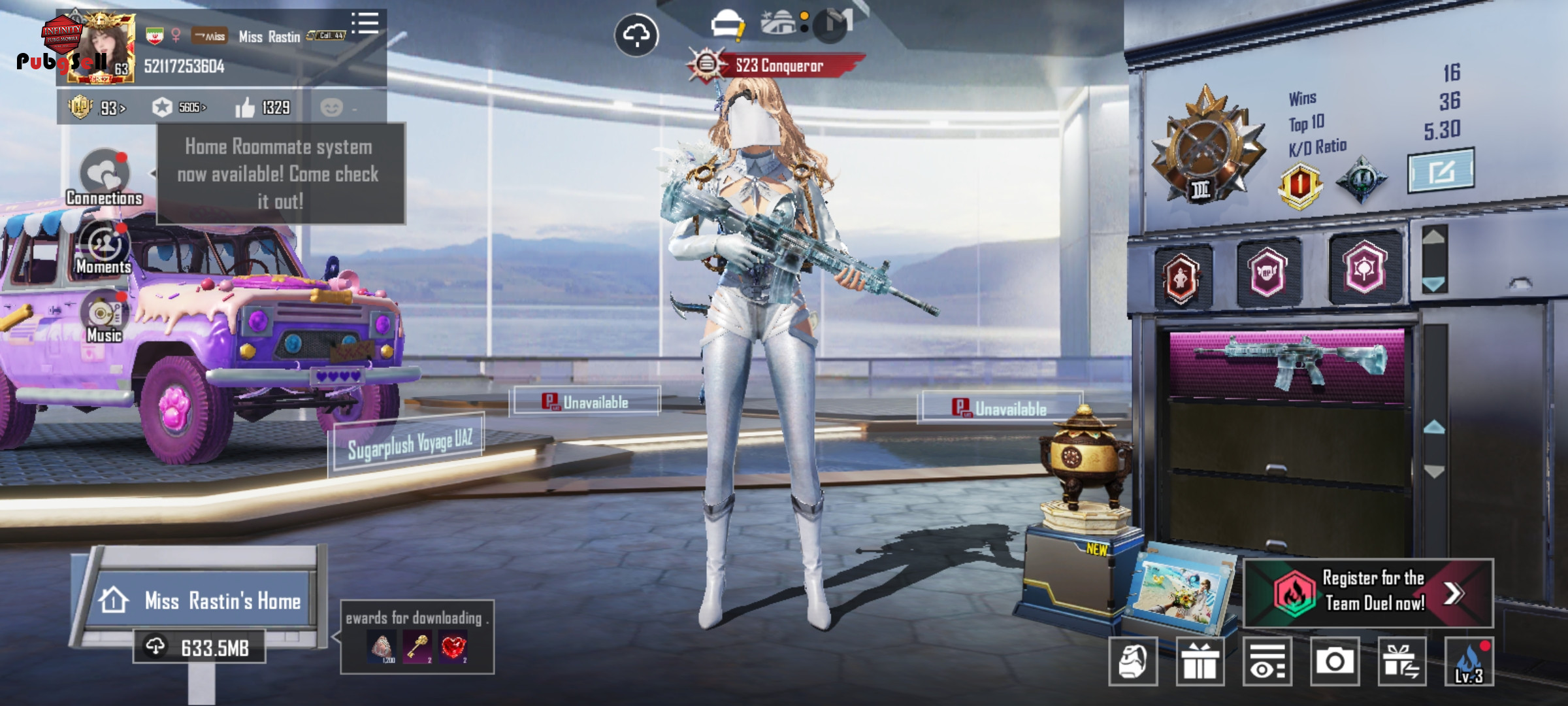Open the gift box icon
Screen dimensions: 1568x706
[x=1200, y=662]
